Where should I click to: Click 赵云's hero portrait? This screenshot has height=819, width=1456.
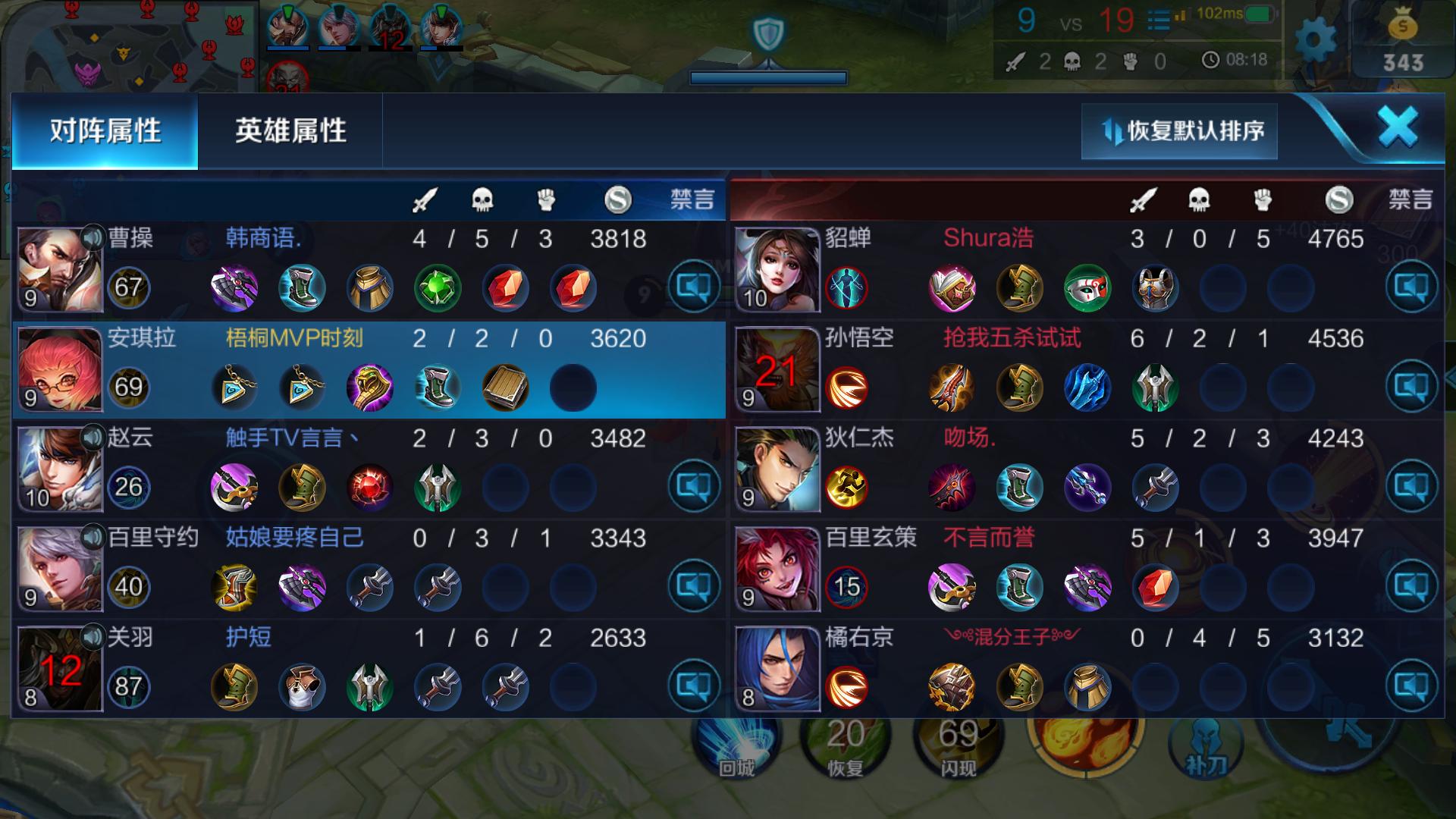click(x=59, y=469)
